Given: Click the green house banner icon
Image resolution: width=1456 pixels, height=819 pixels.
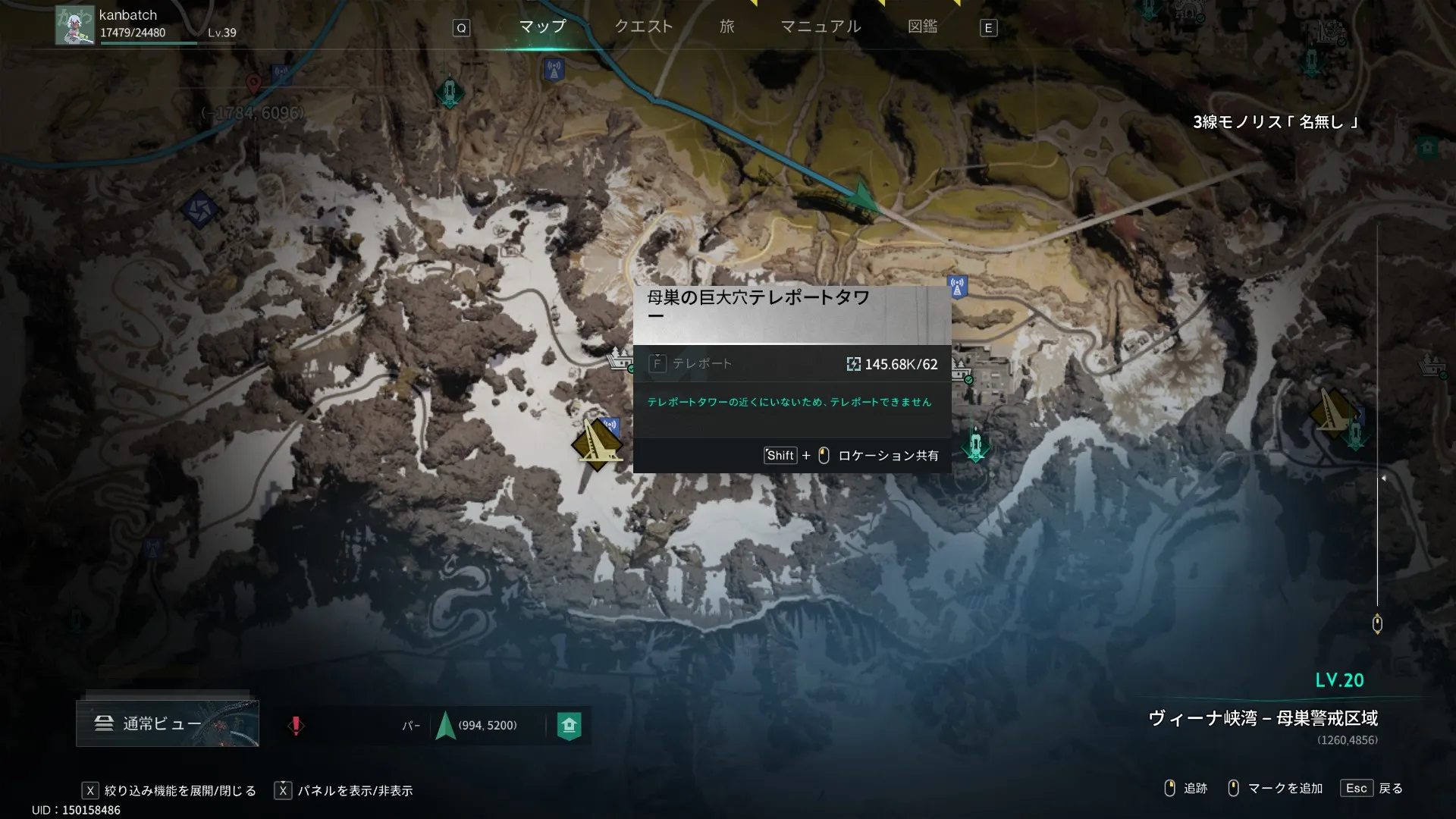Looking at the screenshot, I should tap(569, 726).
